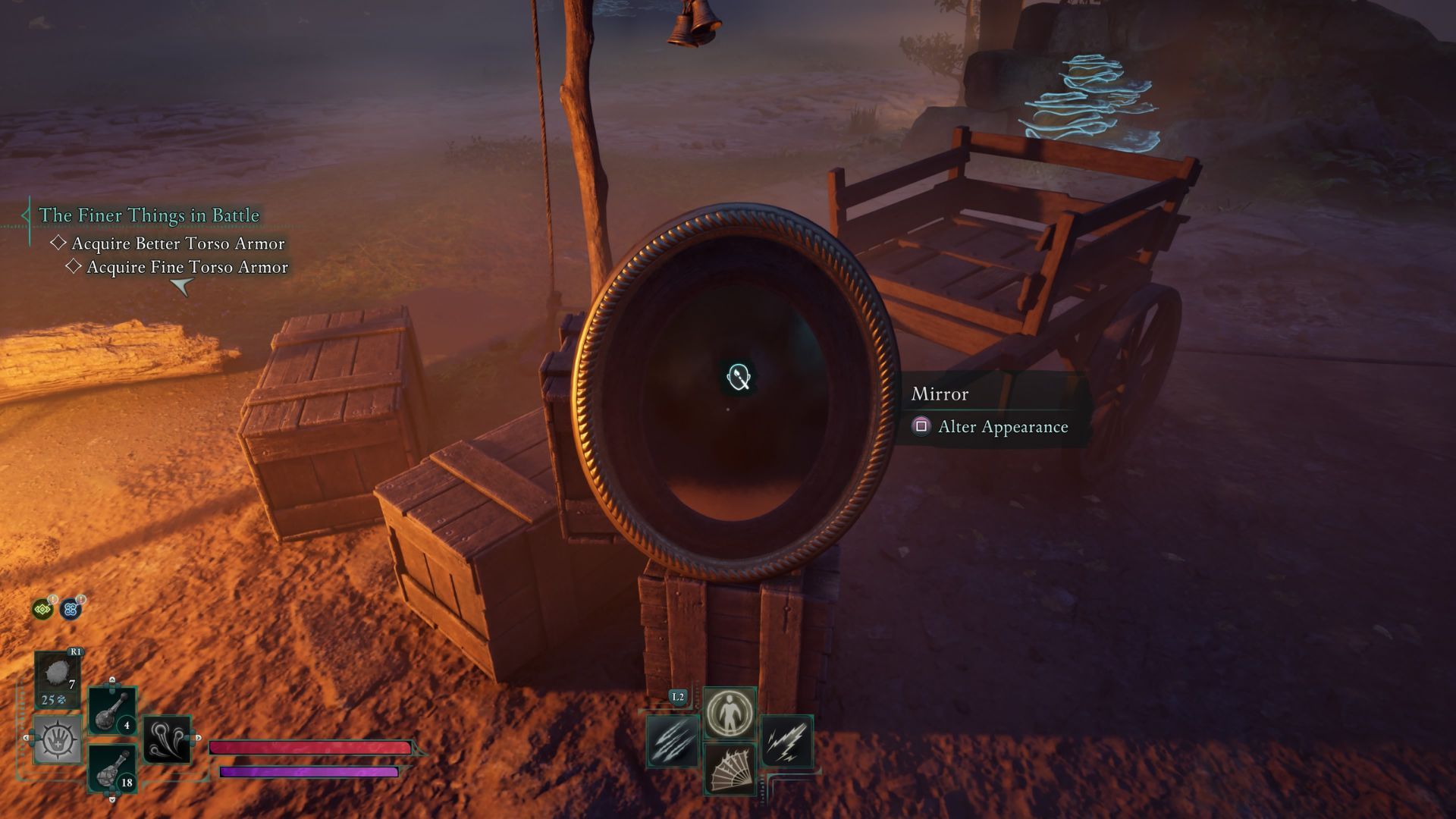Activate the swirling wisps ability slot
Image resolution: width=1456 pixels, height=819 pixels.
coord(167,740)
